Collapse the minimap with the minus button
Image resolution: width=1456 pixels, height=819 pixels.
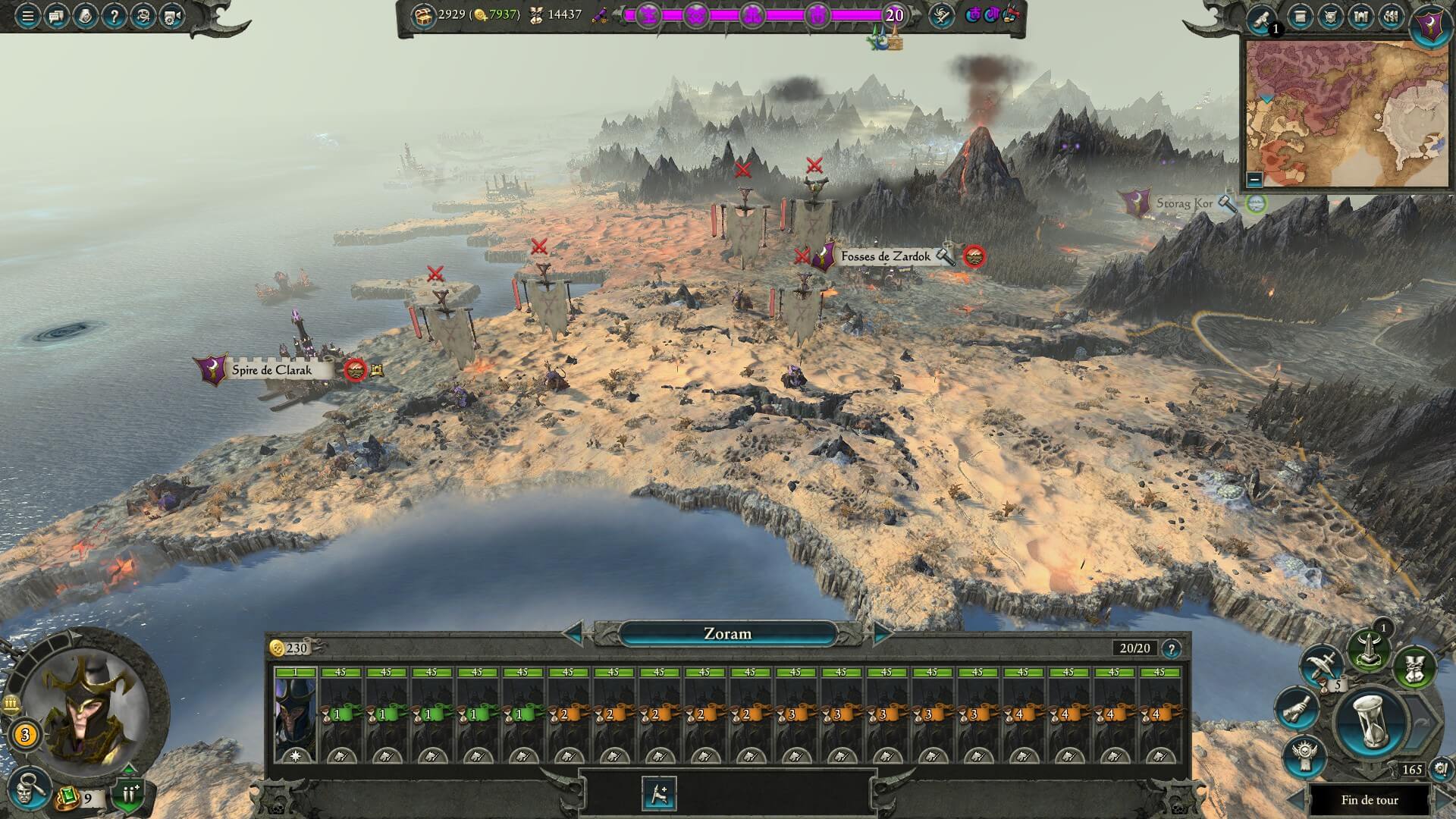point(1254,180)
